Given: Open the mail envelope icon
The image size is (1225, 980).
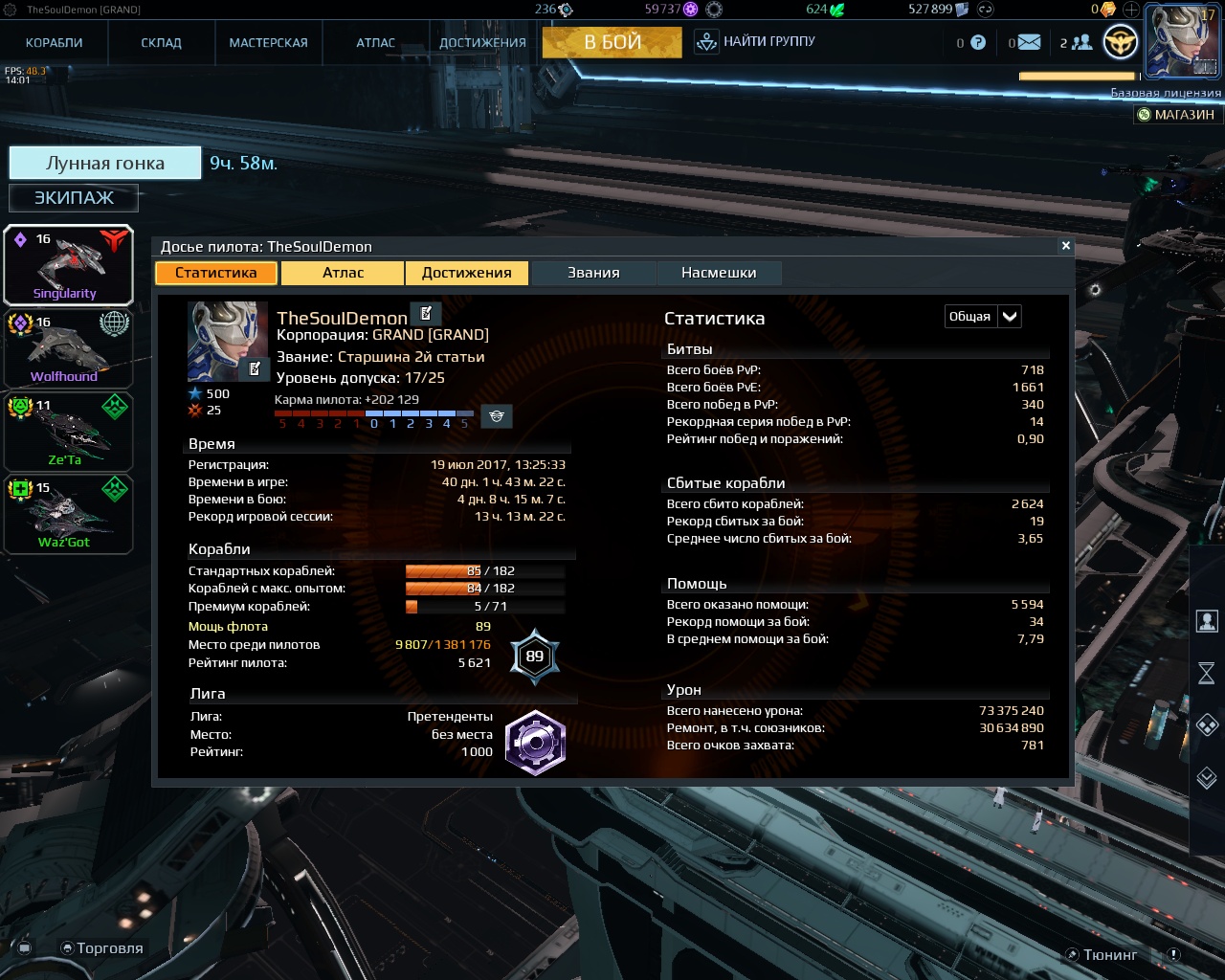Looking at the screenshot, I should click(1029, 42).
